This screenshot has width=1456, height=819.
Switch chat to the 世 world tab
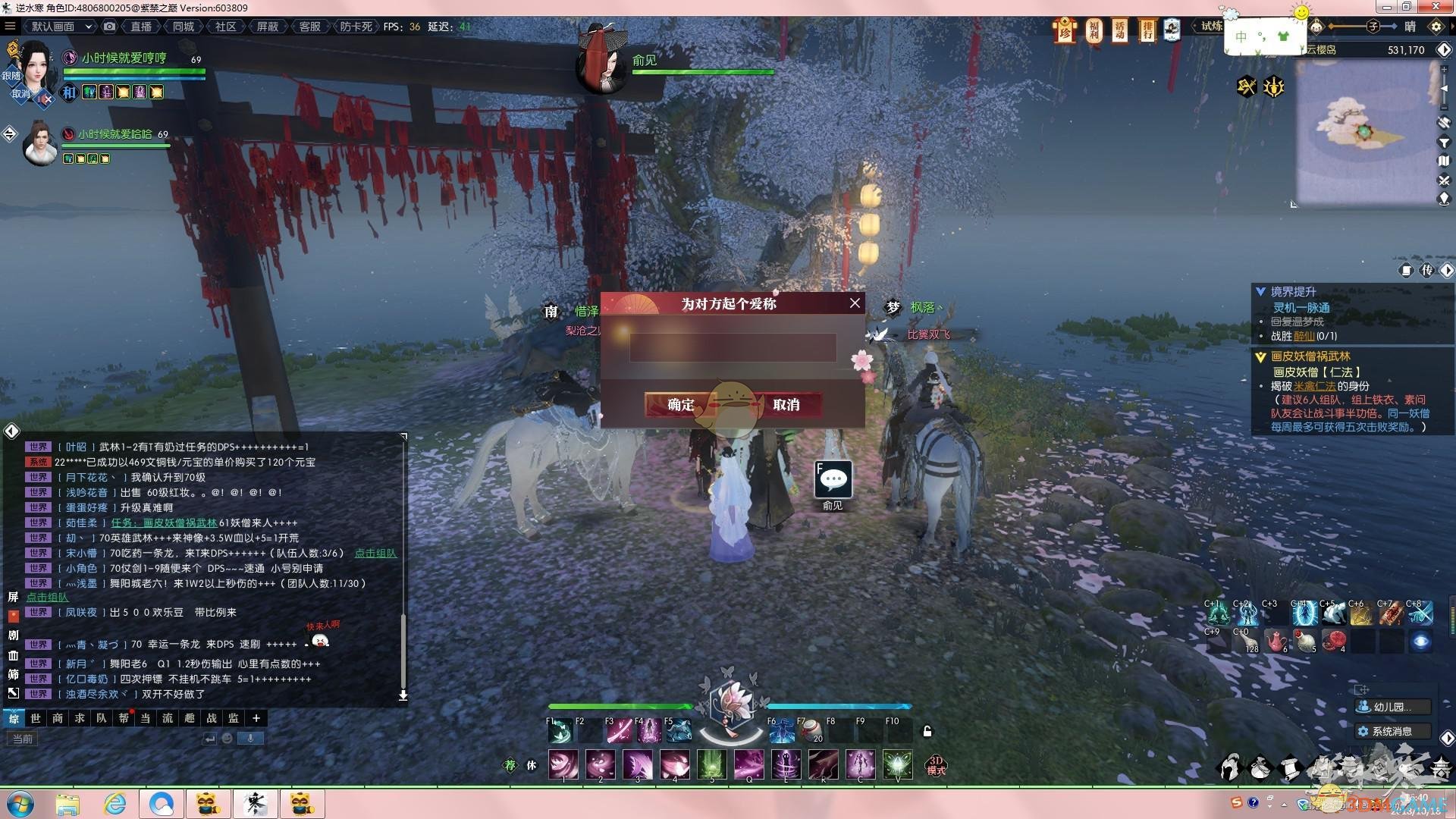coord(36,718)
